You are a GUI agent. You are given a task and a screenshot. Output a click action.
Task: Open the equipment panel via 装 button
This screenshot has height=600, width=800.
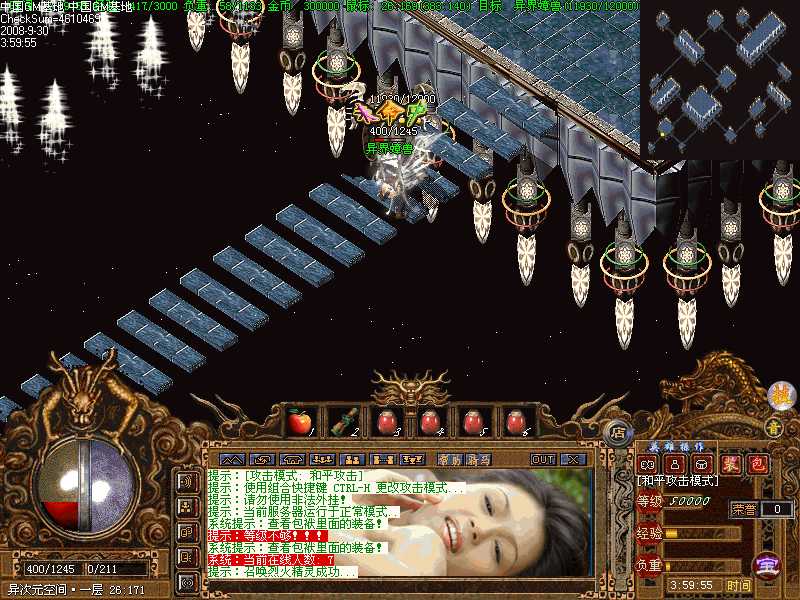pyautogui.click(x=732, y=464)
